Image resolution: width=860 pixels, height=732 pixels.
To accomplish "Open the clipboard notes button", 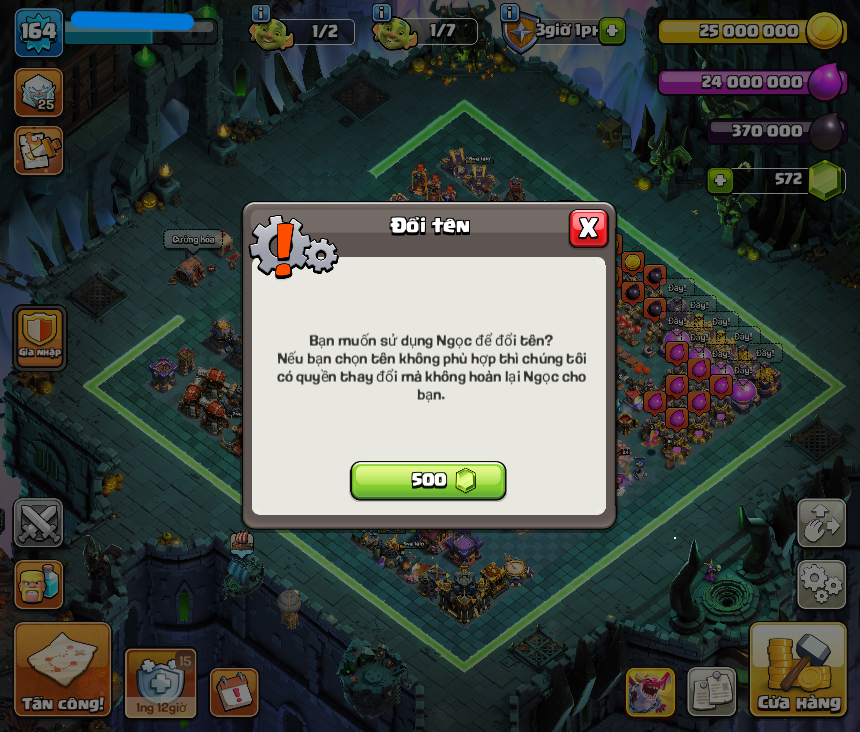I will [x=711, y=692].
